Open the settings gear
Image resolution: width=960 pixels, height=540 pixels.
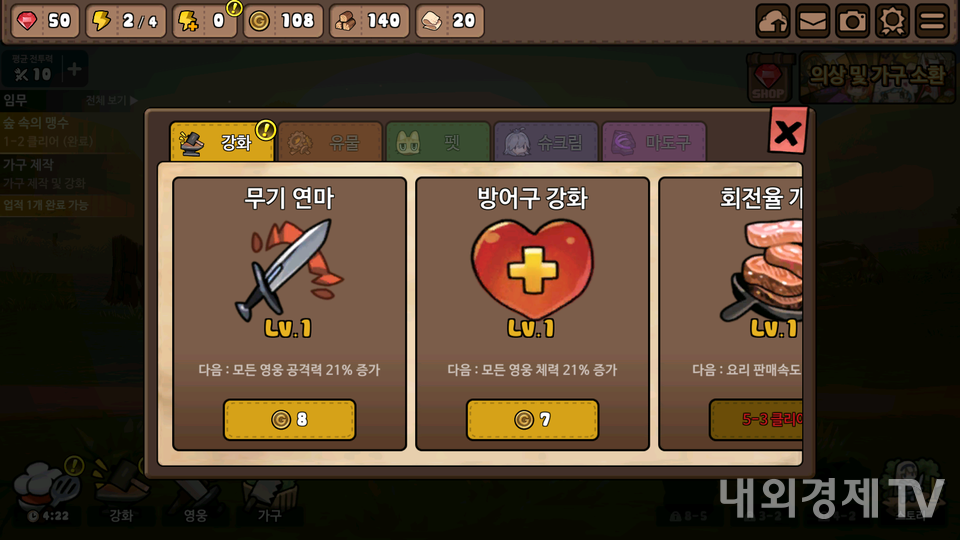pyautogui.click(x=892, y=20)
